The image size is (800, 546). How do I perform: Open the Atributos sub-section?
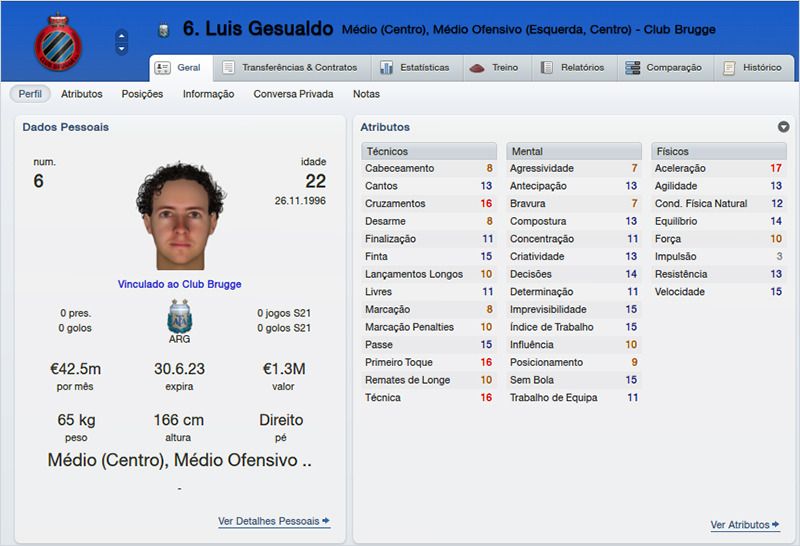click(x=82, y=94)
